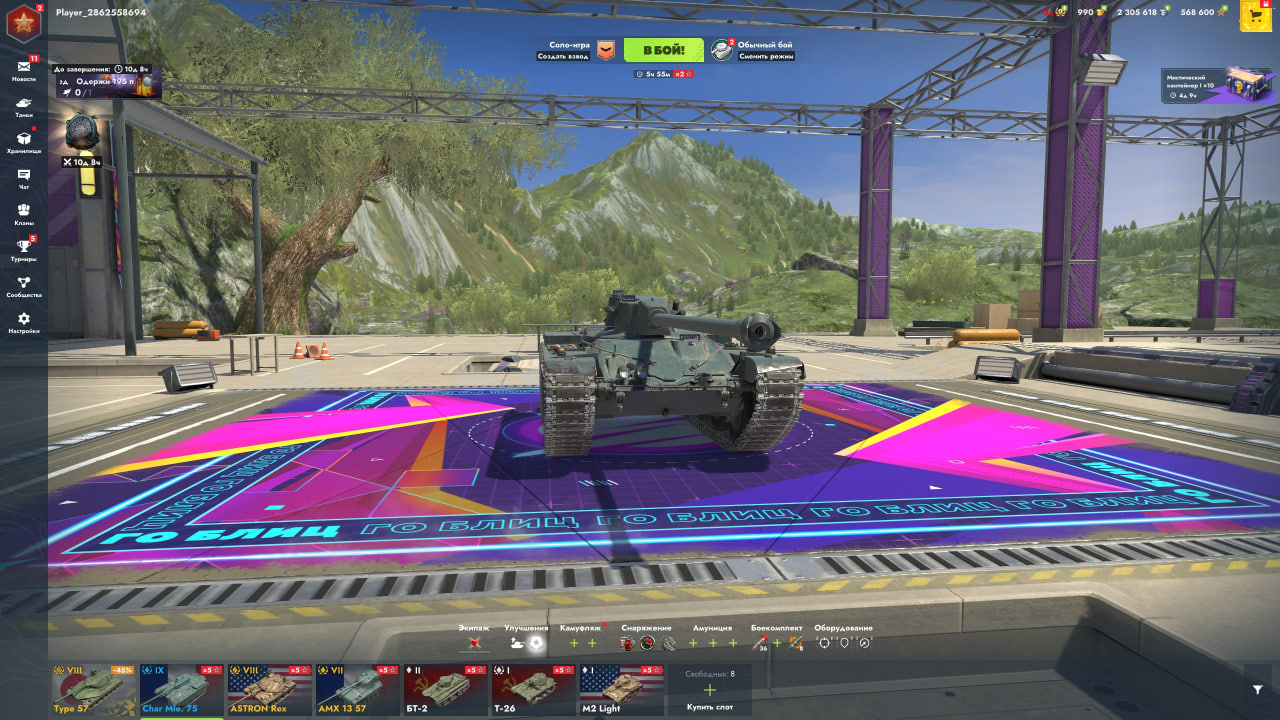Select the Type 57 tank
Screen dimensions: 1280x720
93,690
